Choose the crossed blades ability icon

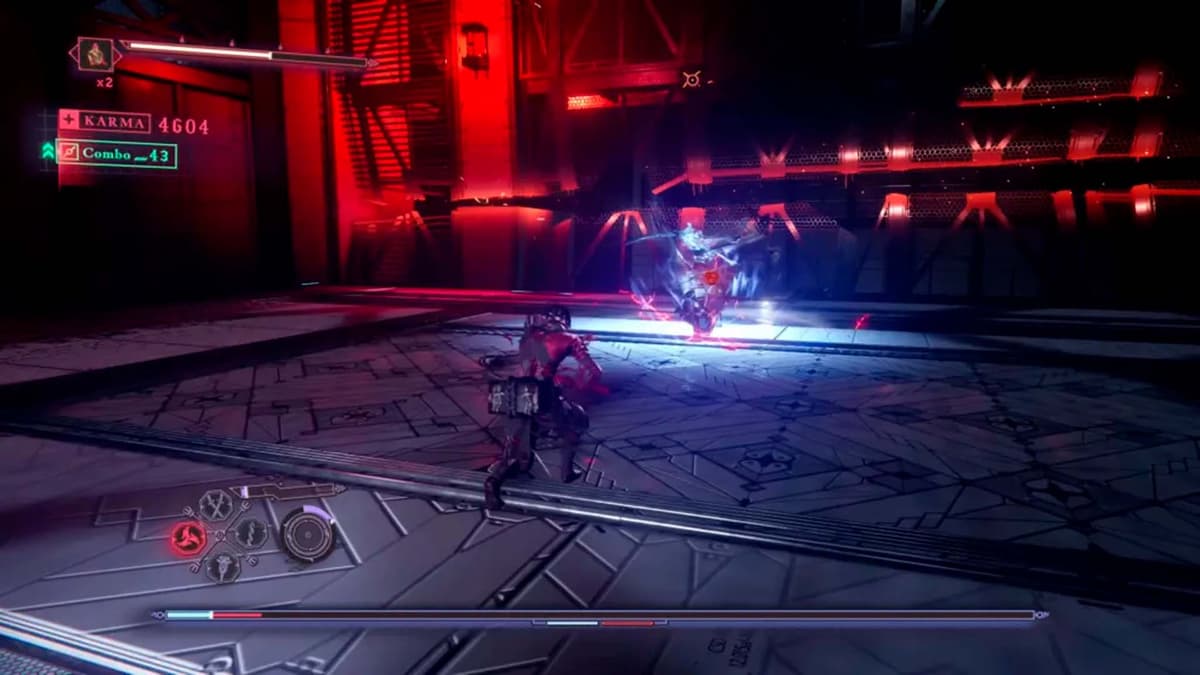[x=216, y=505]
